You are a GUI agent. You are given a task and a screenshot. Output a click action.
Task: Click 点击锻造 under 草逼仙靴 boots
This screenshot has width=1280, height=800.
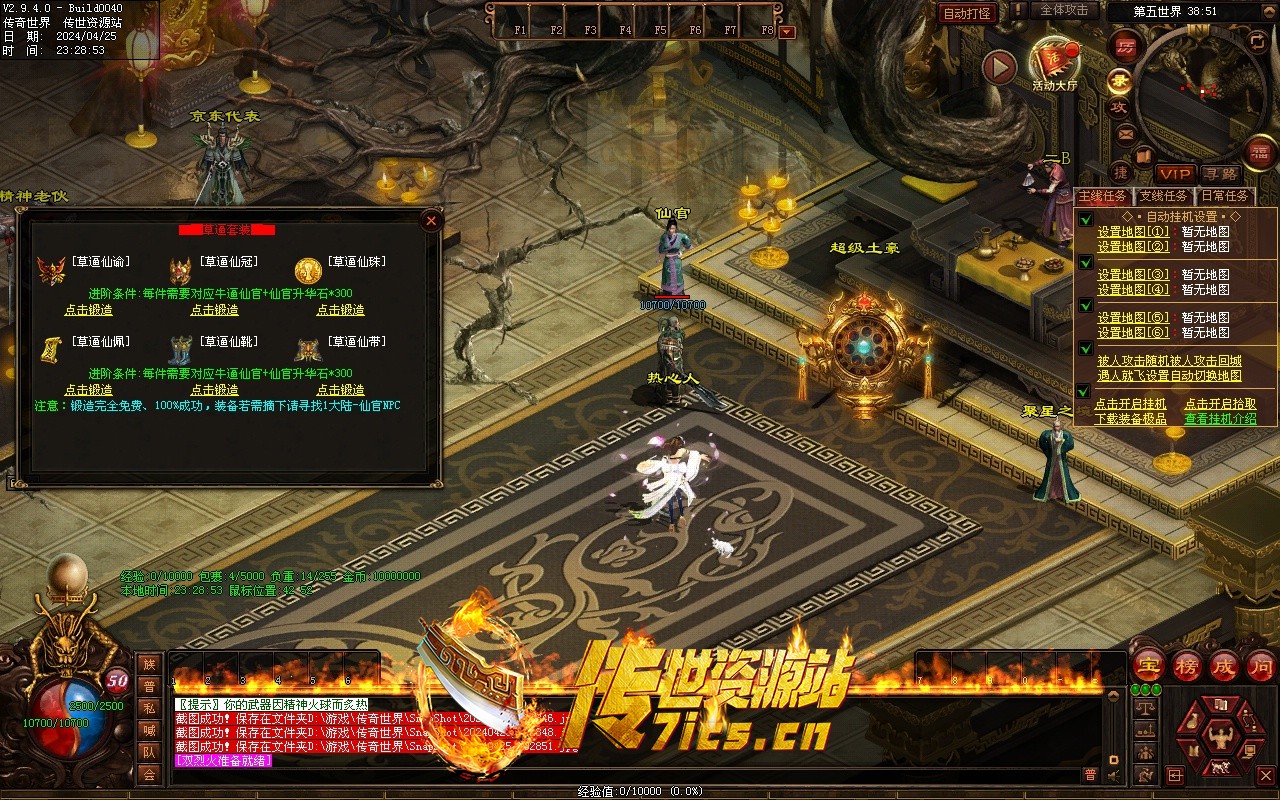coord(214,390)
